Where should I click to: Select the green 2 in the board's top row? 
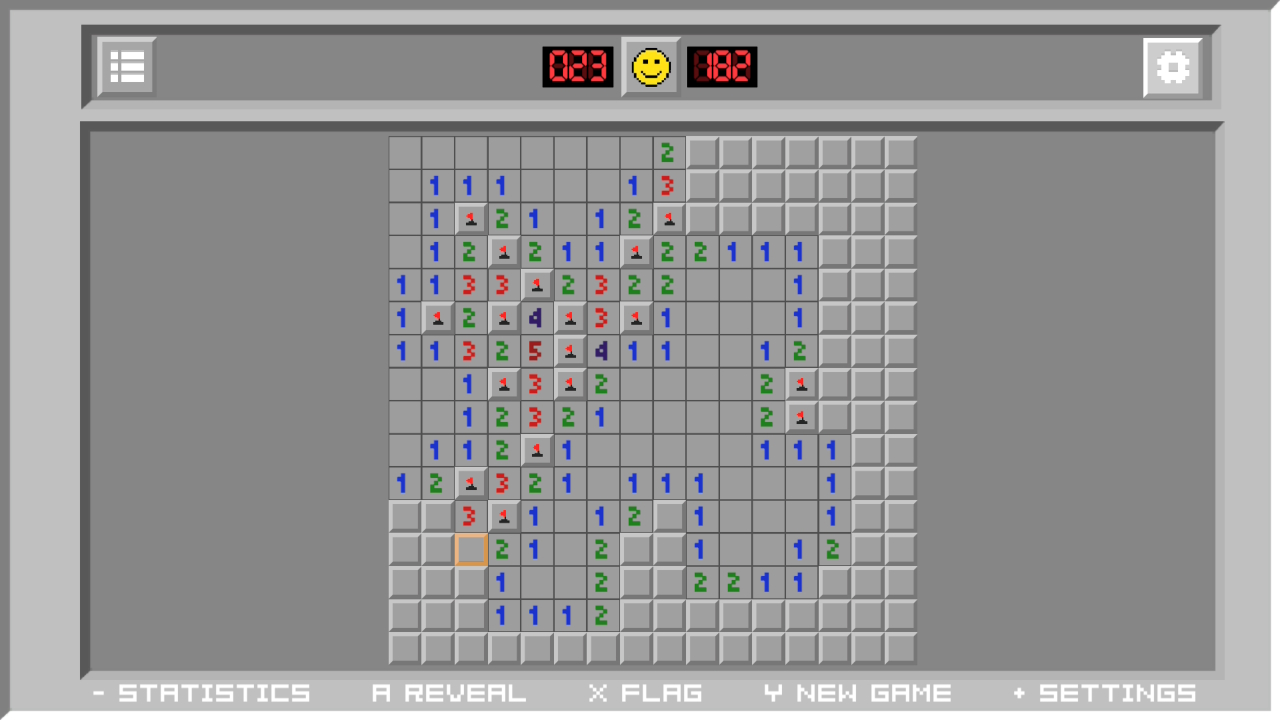pos(668,153)
